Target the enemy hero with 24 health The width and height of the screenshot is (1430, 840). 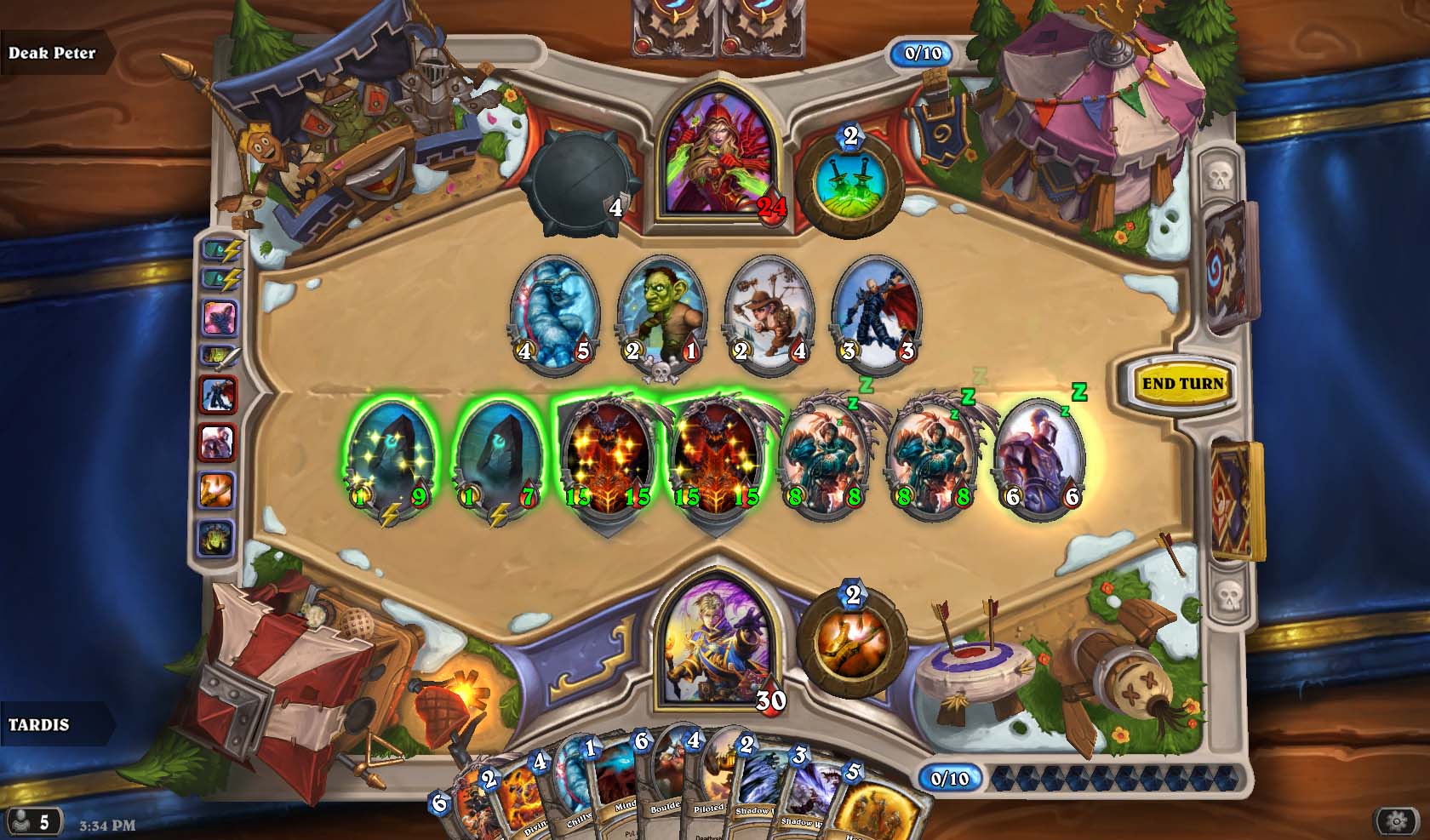point(717,162)
